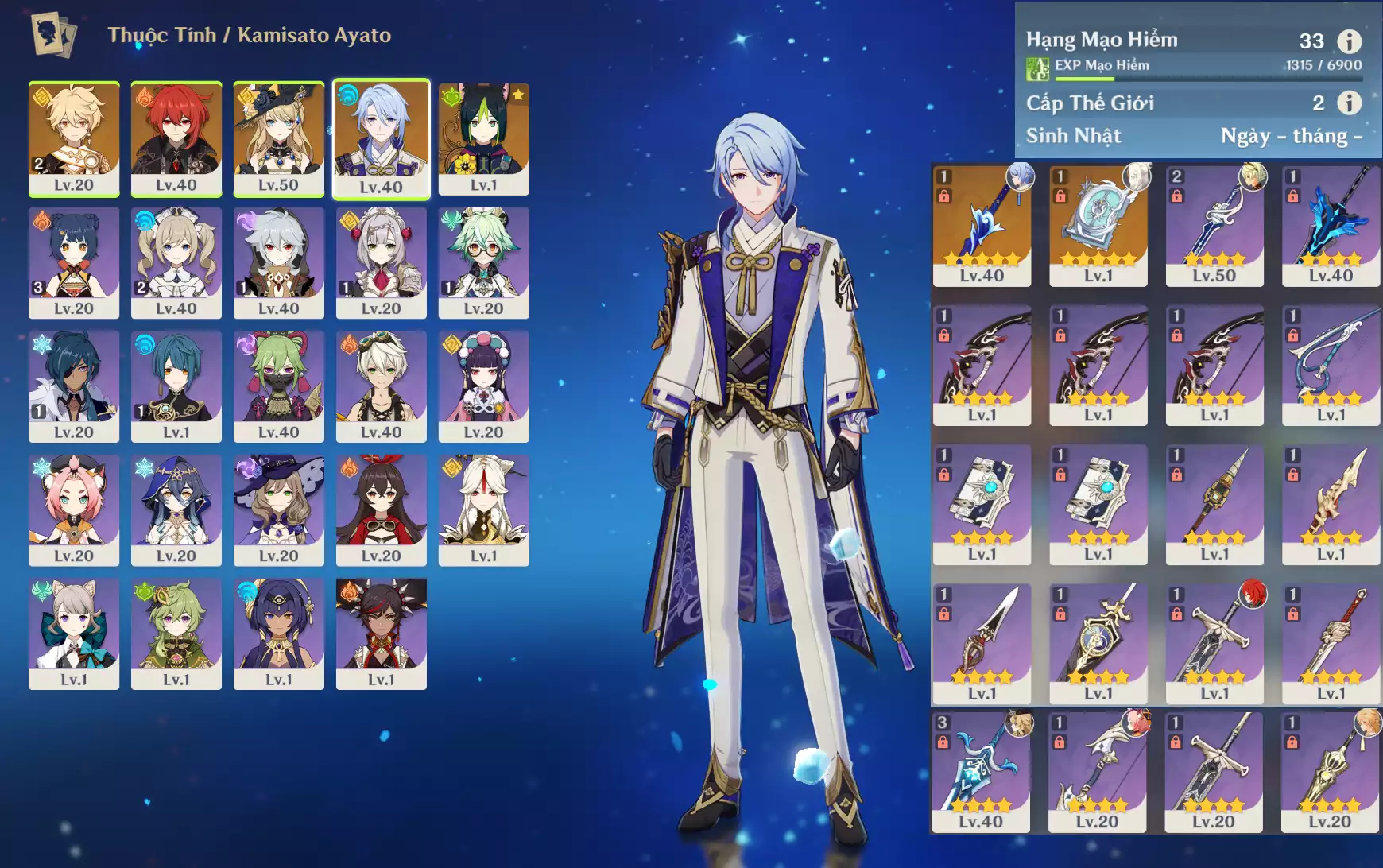Select Kamisato Ayato's highlighted portrait
This screenshot has height=868, width=1383.
[x=381, y=138]
